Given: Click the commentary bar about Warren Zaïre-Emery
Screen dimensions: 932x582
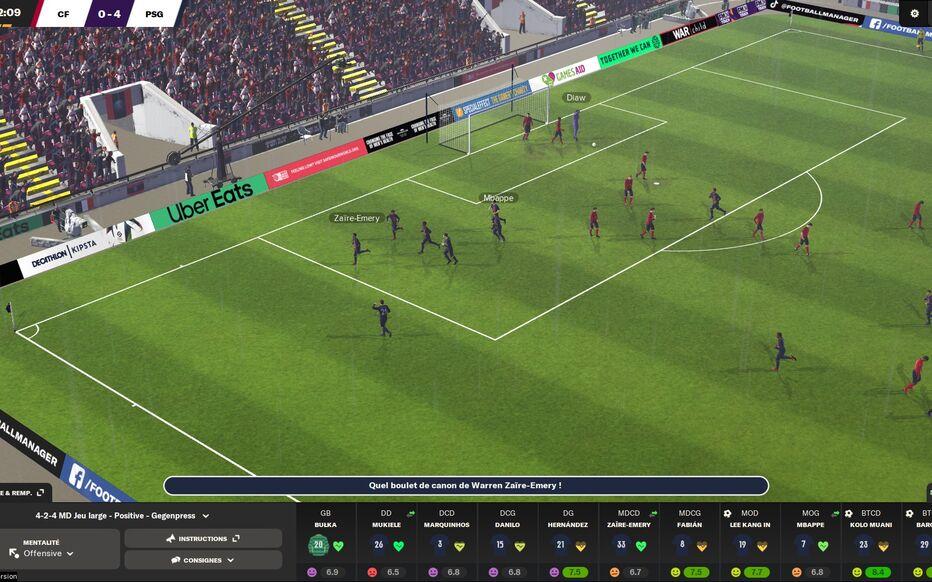Looking at the screenshot, I should coord(466,486).
